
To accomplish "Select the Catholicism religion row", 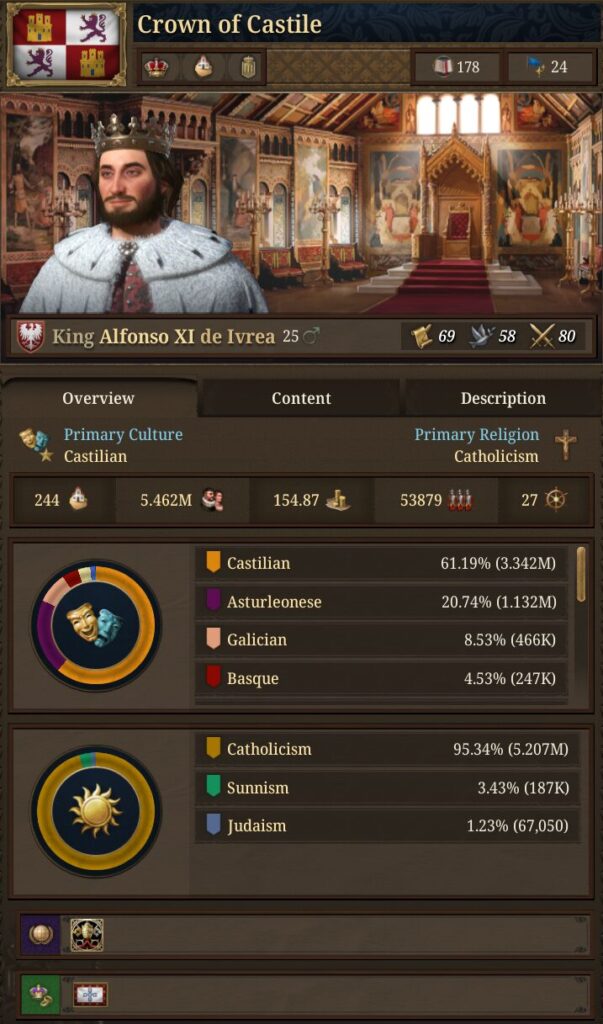I will (386, 749).
